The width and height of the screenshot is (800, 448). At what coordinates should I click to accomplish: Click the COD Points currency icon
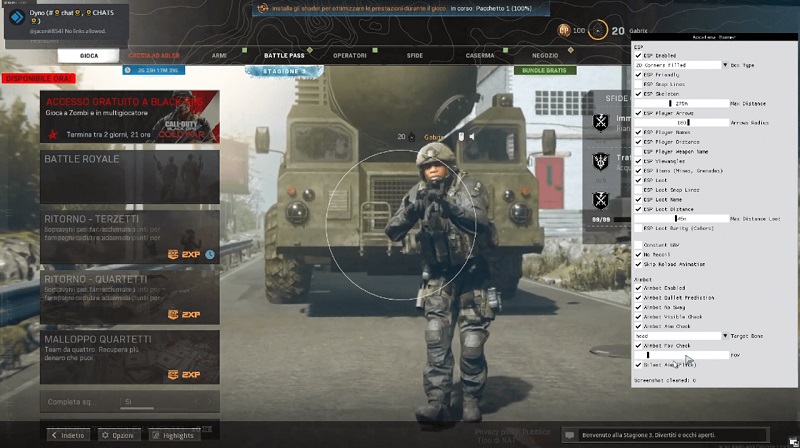tap(565, 29)
